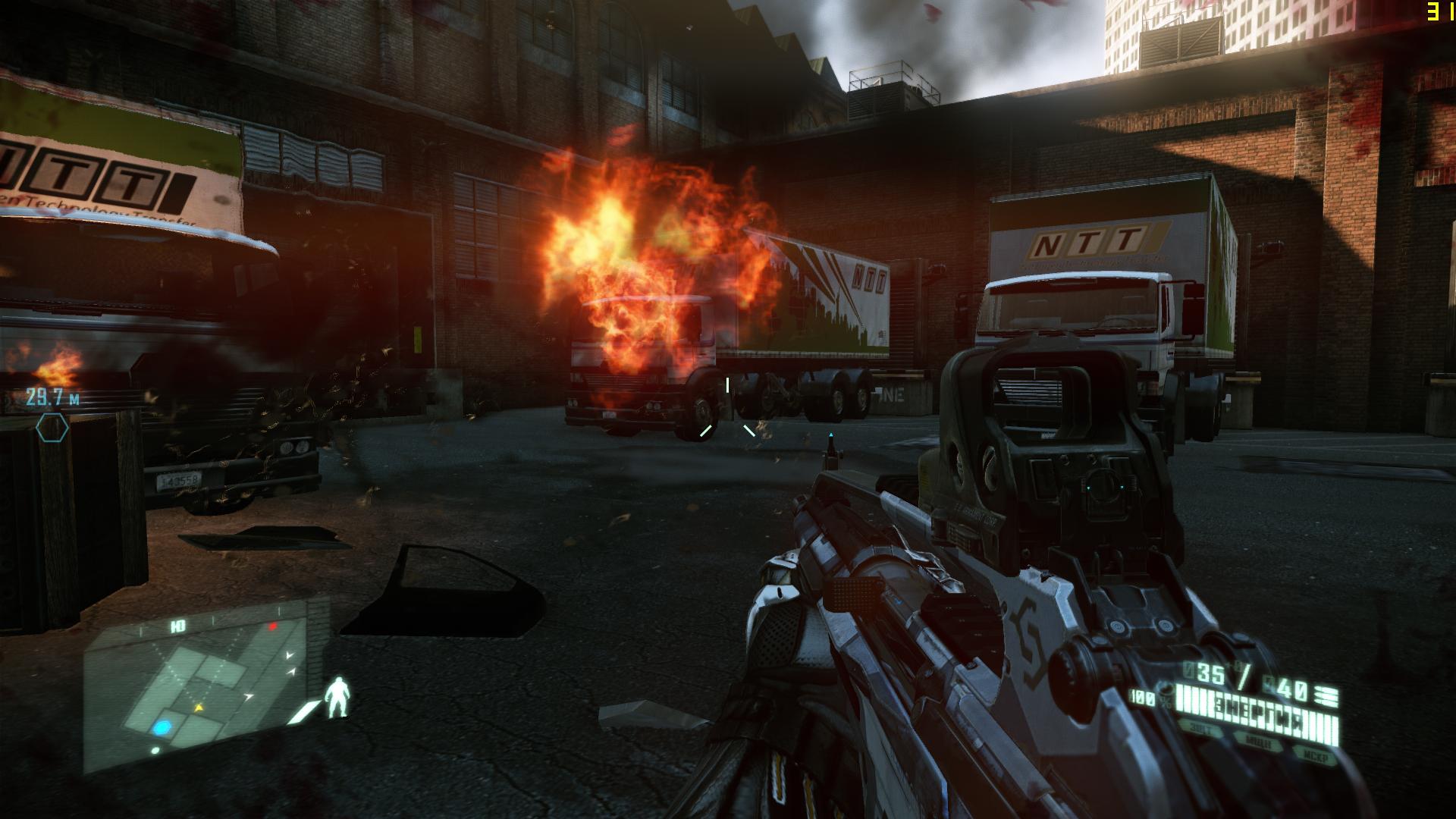Image resolution: width=1456 pixels, height=819 pixels.
Task: Click the nanosuit figure status icon
Action: coord(338,698)
